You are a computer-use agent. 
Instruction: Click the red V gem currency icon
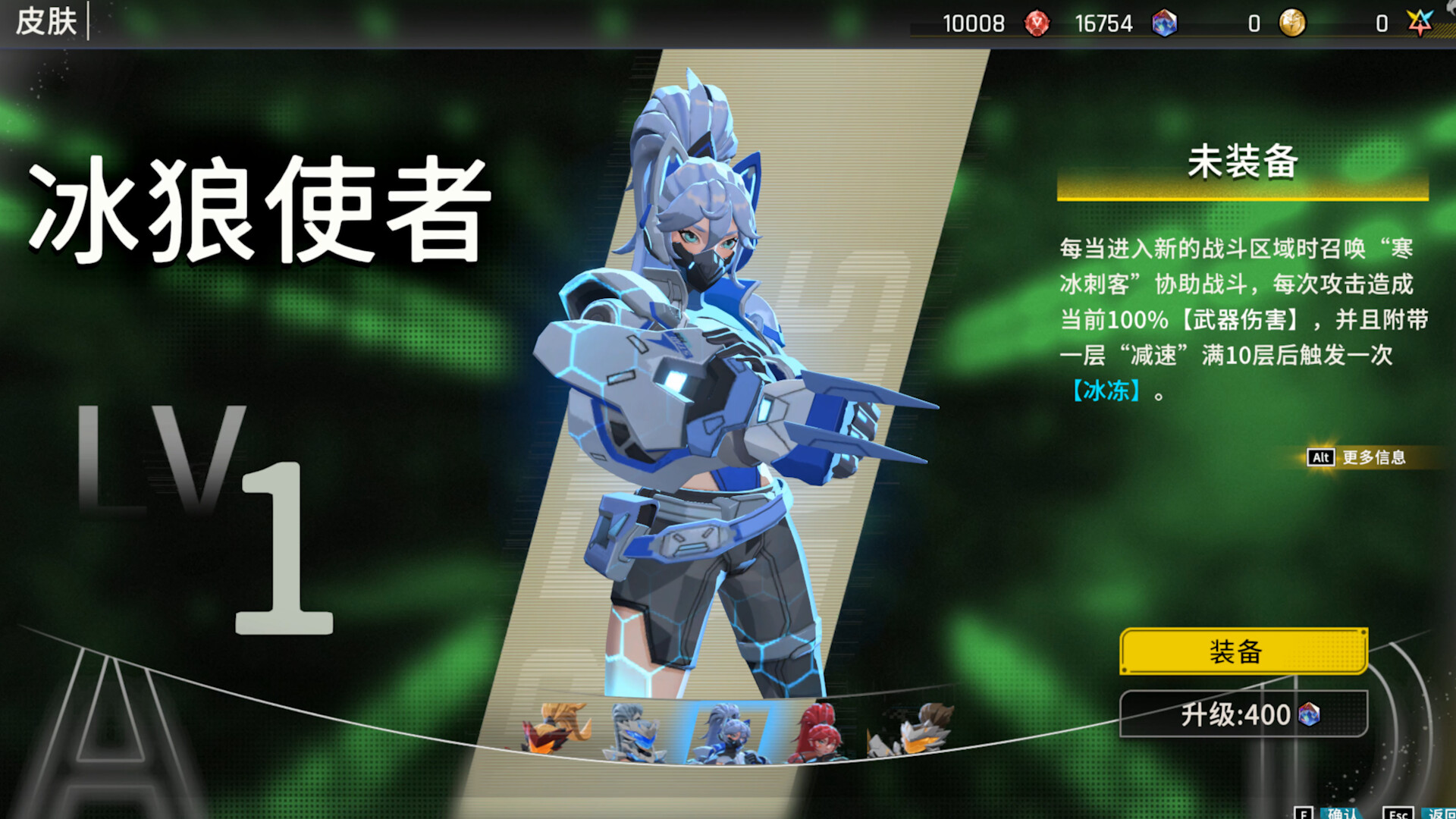click(x=1037, y=24)
